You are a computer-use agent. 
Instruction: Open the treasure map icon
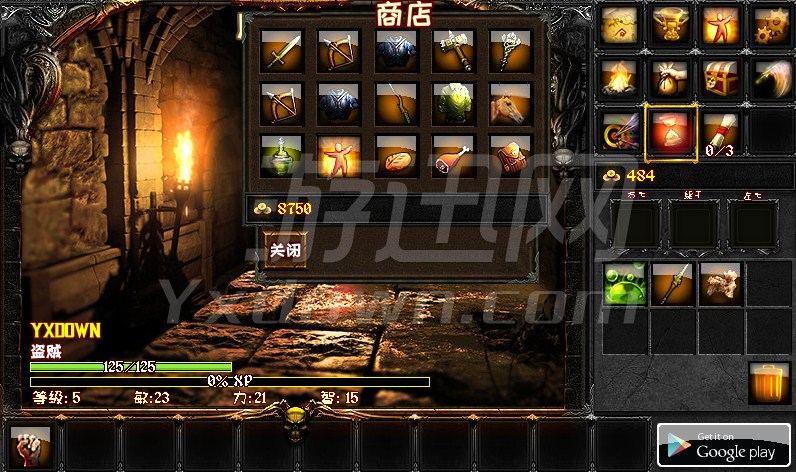coord(619,24)
